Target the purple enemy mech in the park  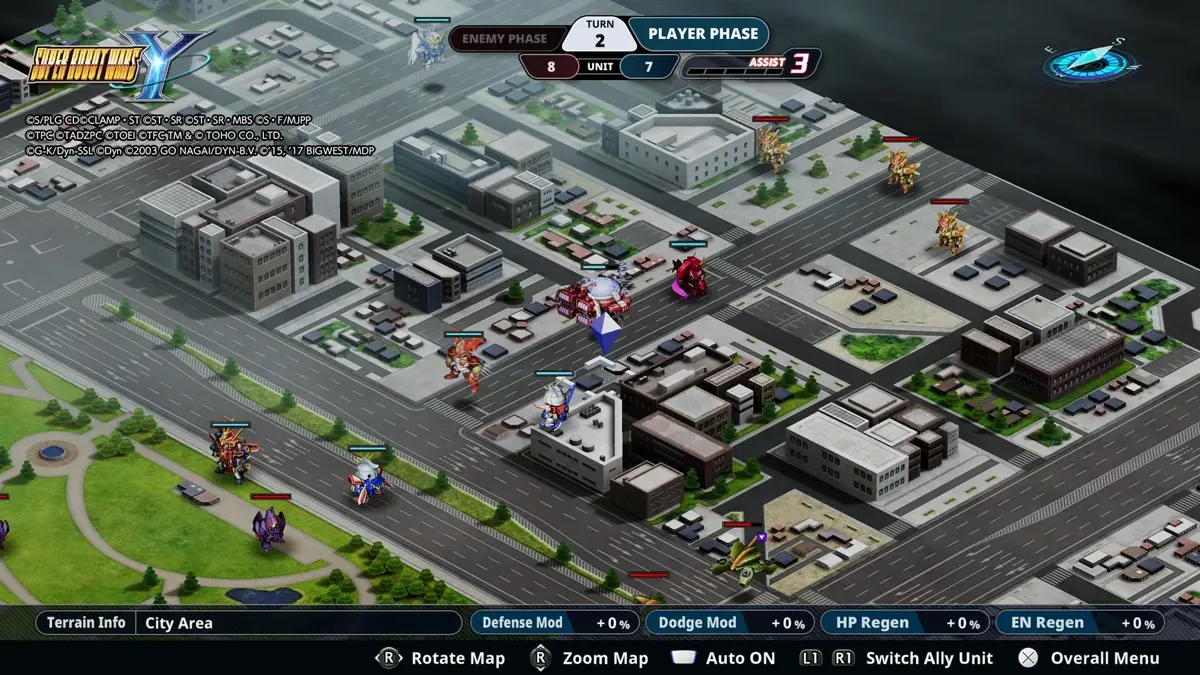tap(269, 527)
